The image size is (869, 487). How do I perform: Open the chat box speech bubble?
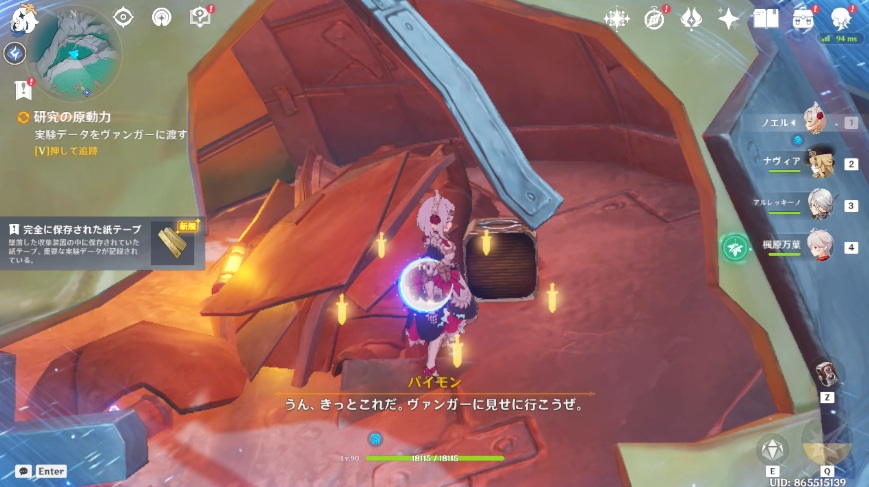[23, 471]
